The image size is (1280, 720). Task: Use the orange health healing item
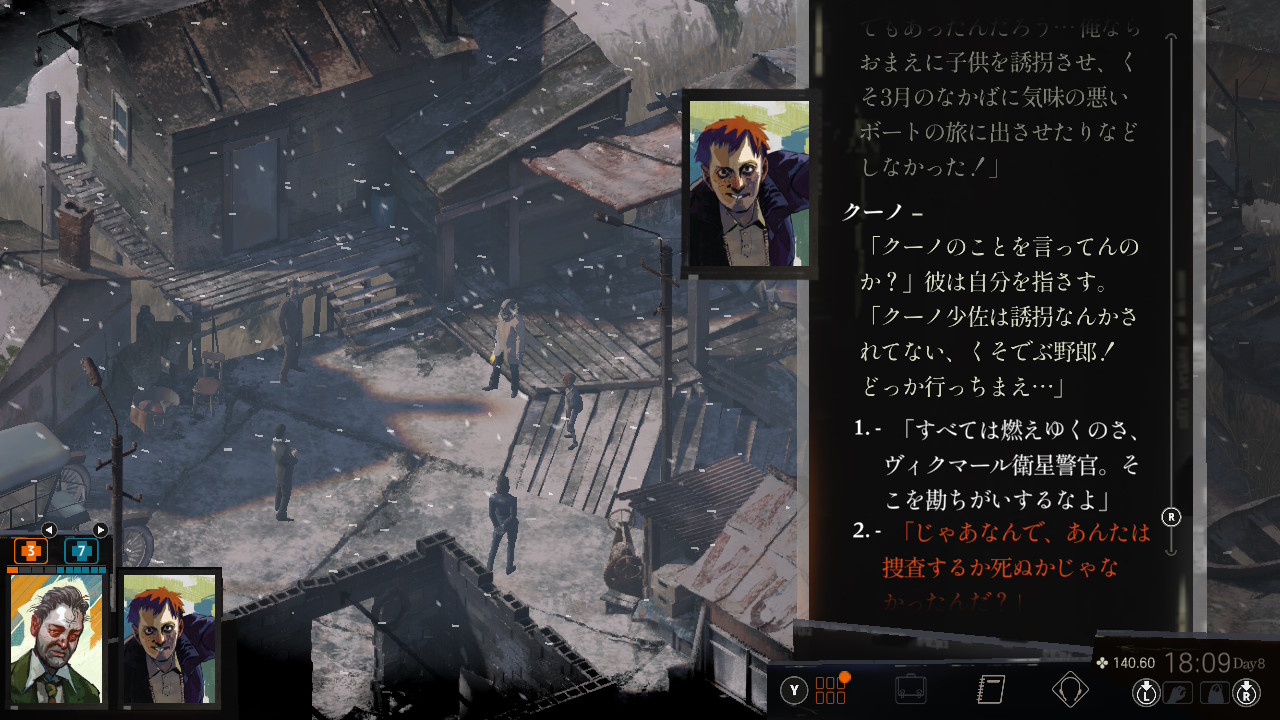[30, 550]
